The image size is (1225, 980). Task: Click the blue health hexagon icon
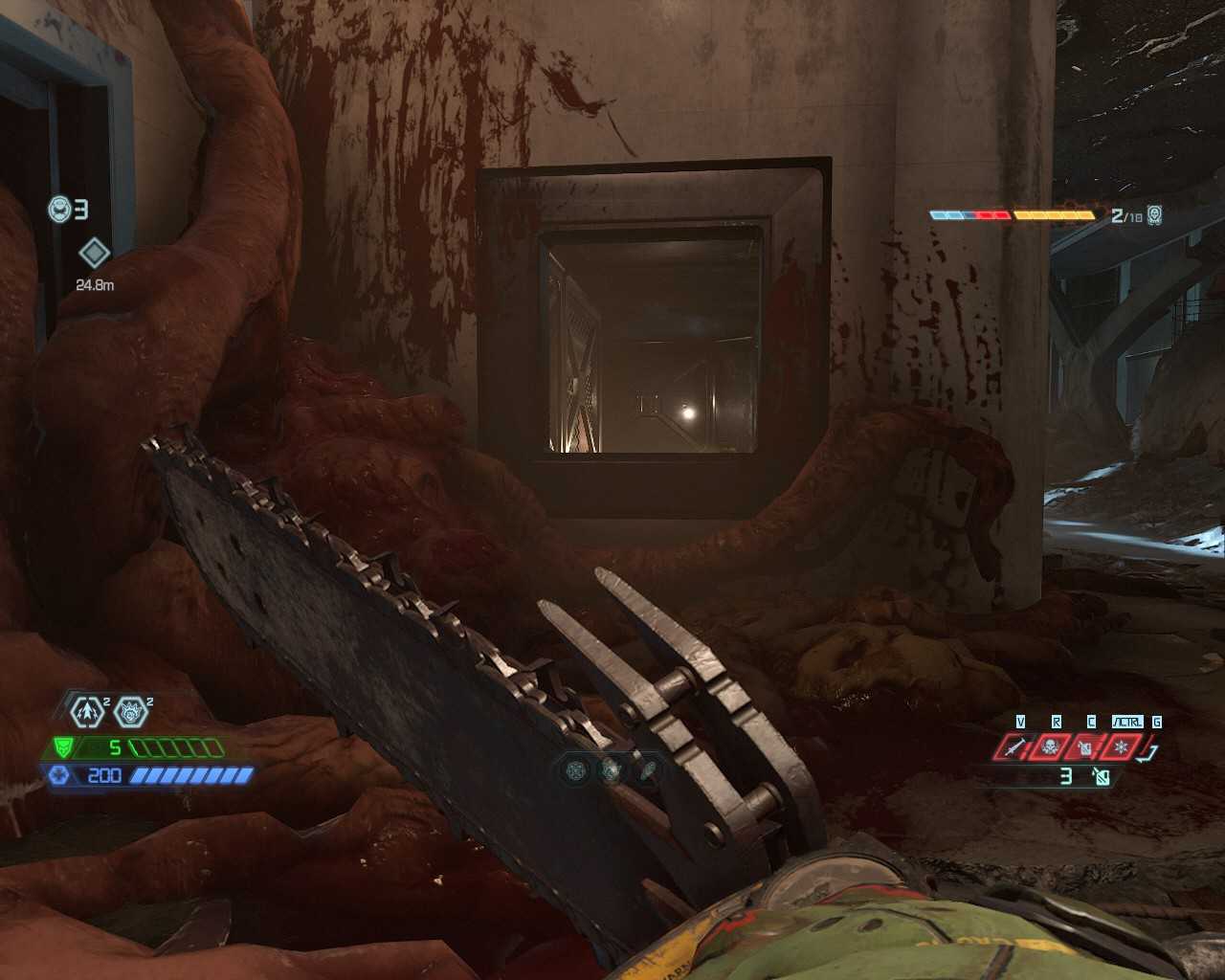click(x=59, y=775)
